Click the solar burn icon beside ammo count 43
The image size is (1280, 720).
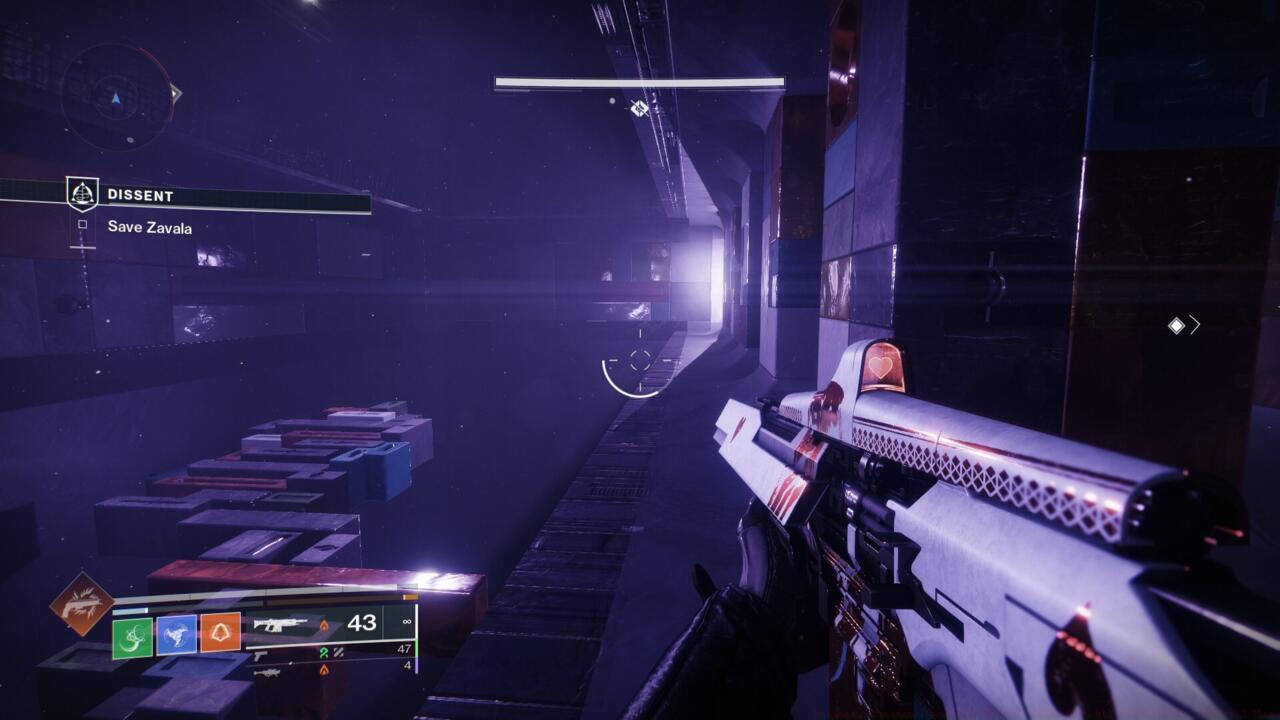tap(325, 627)
